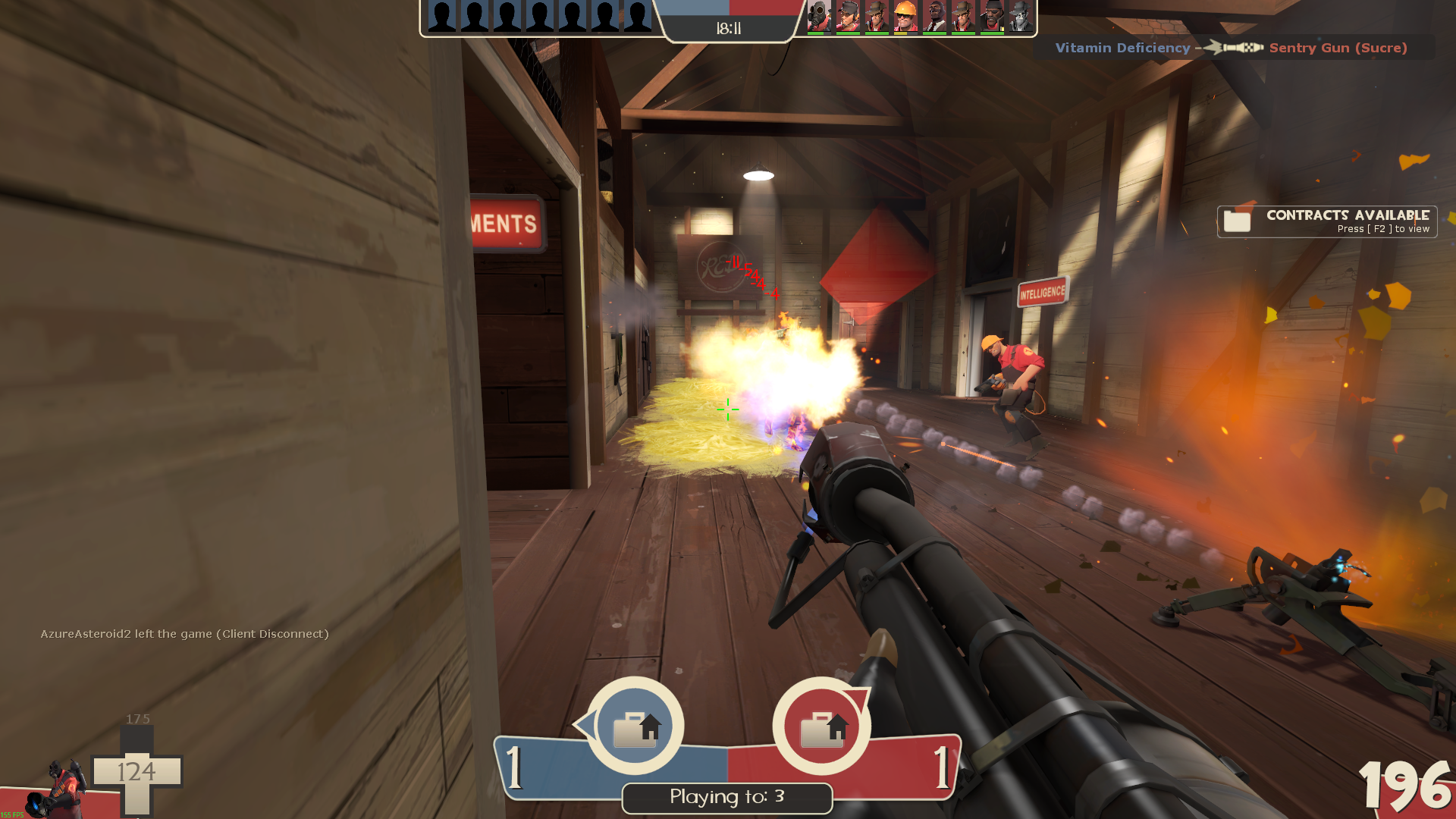This screenshot has height=819, width=1456.
Task: Select the Pyro teammate portrait
Action: 818,17
